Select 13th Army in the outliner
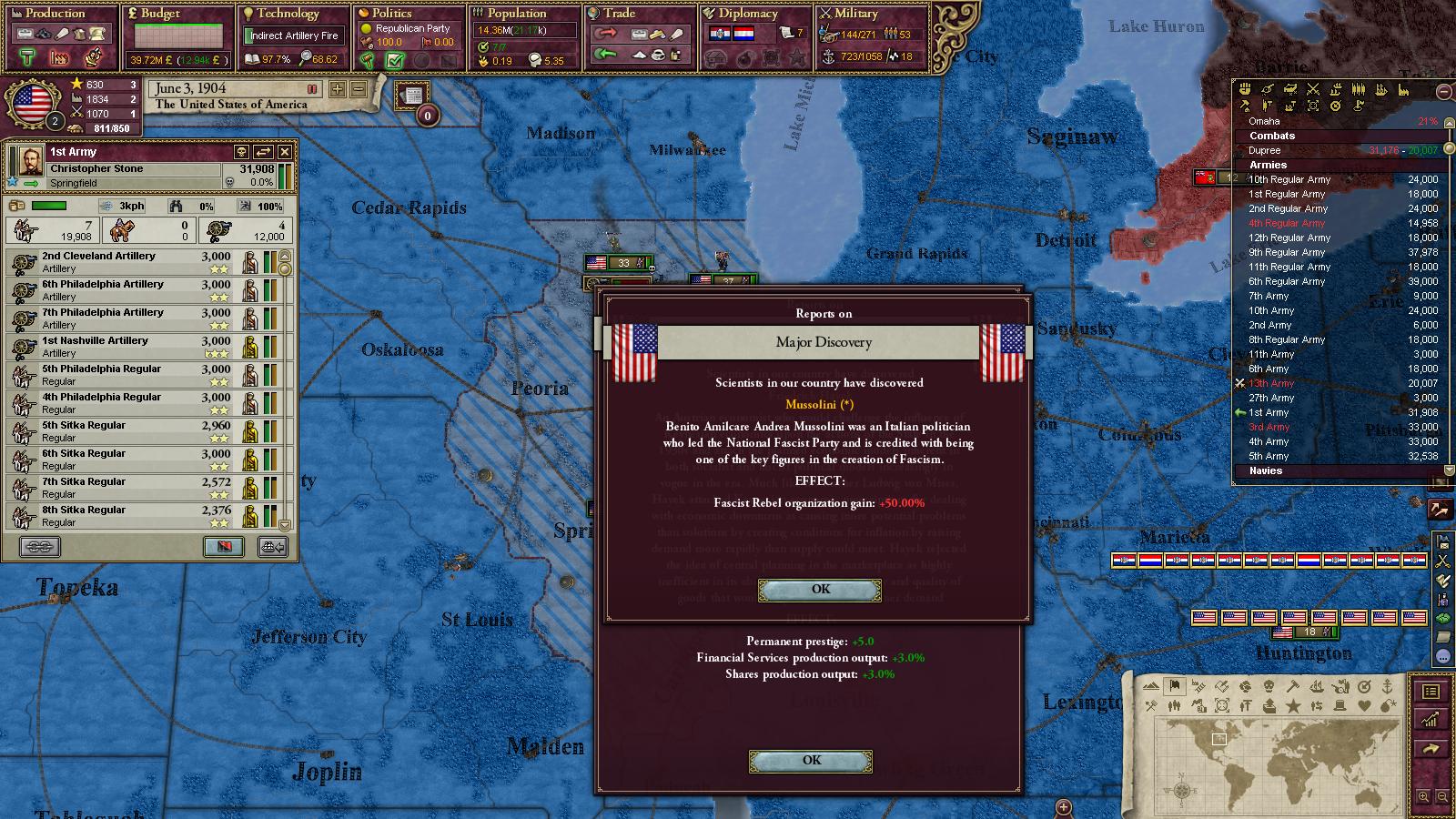Screen dimensions: 1456x819 (x=1271, y=383)
